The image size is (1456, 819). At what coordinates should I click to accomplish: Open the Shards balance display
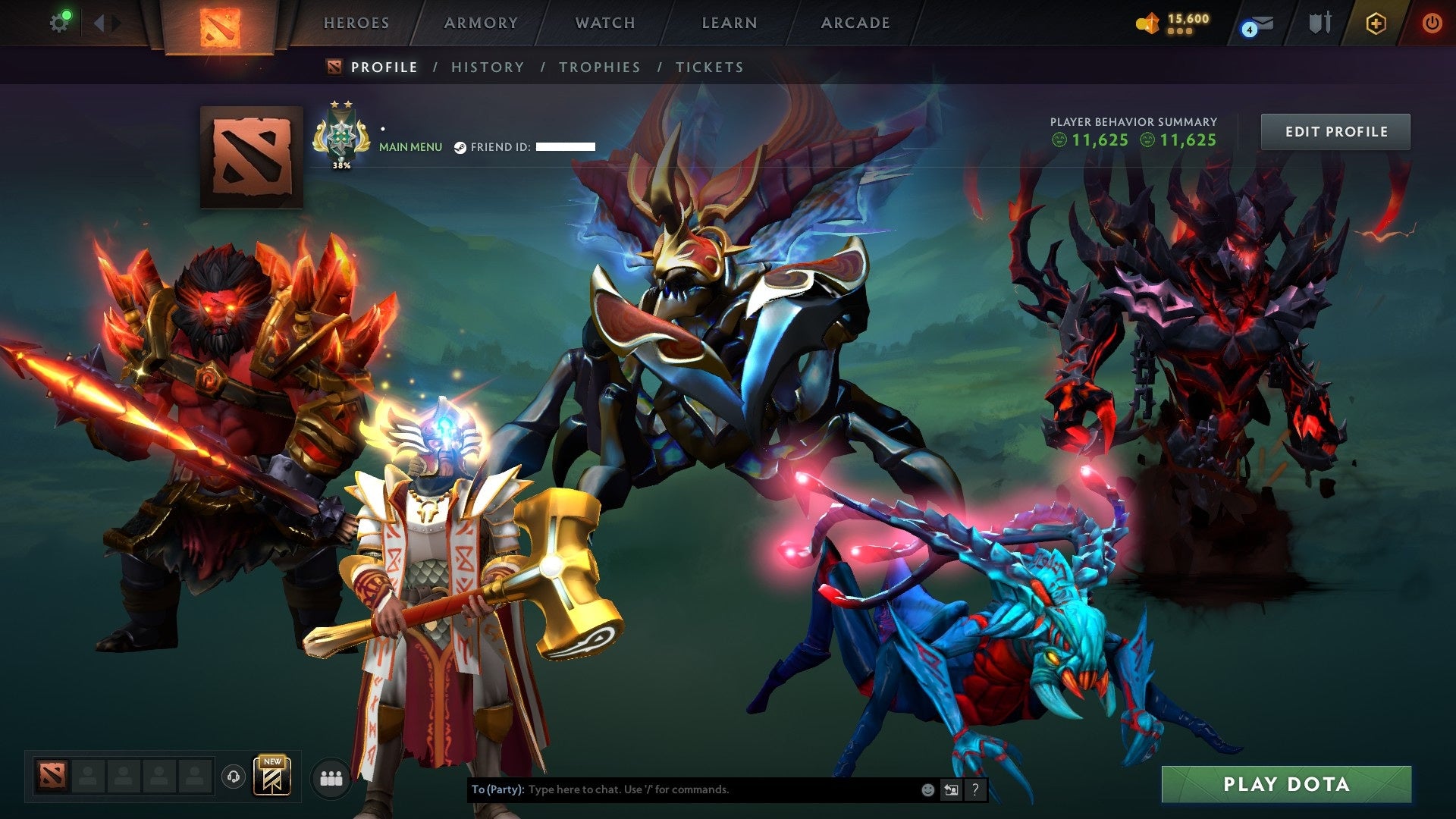pos(1174,23)
